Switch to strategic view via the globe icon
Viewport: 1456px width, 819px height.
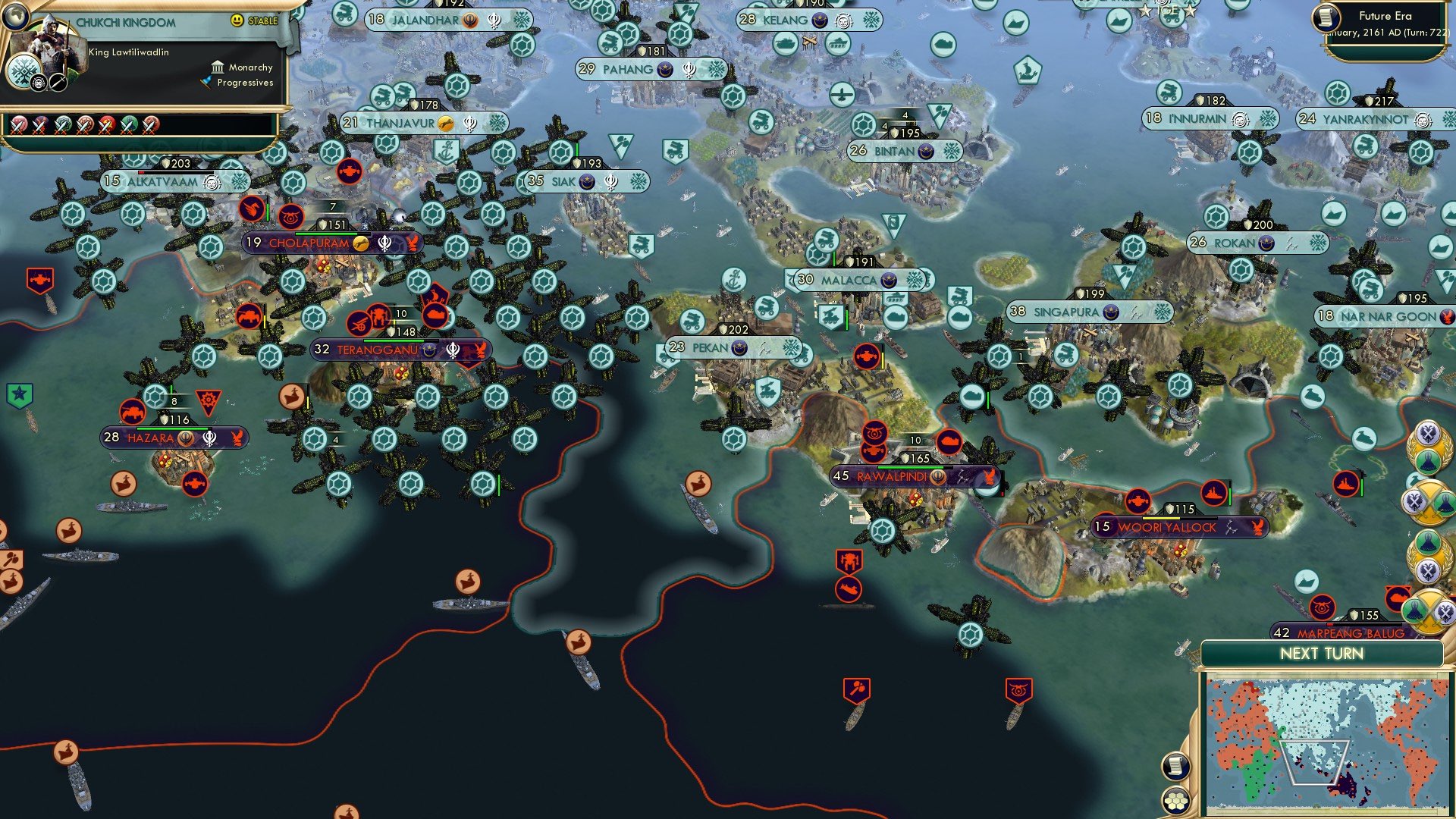tap(16, 18)
